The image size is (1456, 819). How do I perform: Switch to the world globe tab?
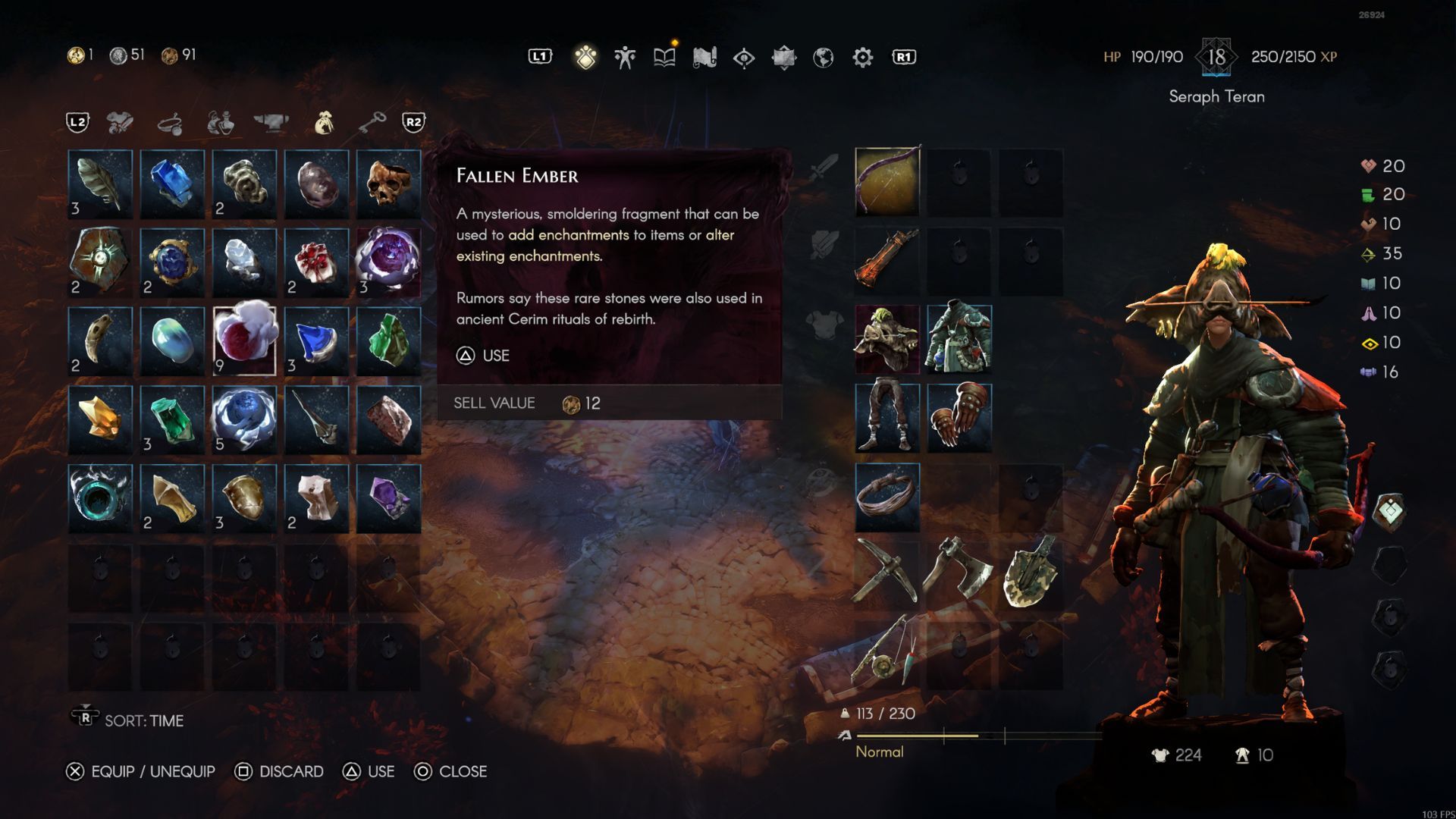coord(823,57)
